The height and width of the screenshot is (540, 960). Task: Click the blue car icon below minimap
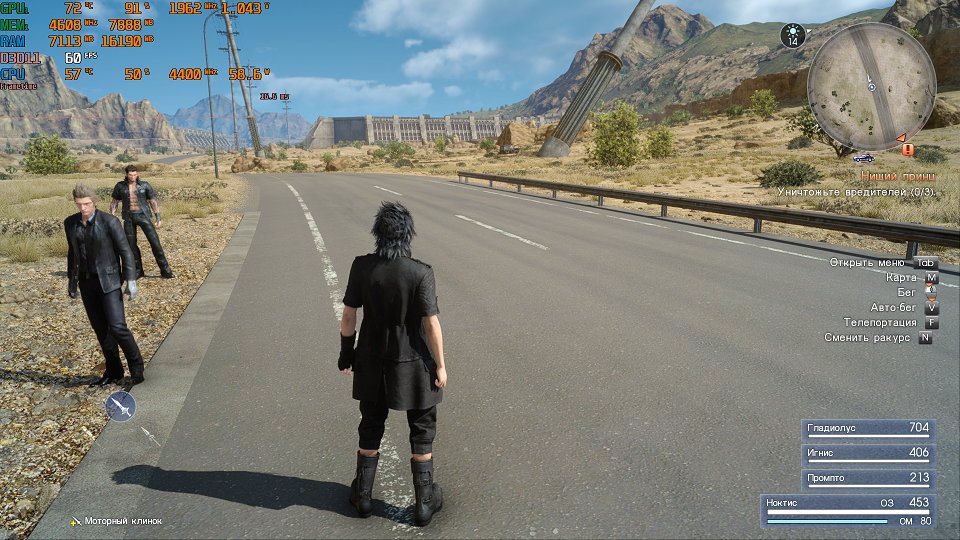863,158
